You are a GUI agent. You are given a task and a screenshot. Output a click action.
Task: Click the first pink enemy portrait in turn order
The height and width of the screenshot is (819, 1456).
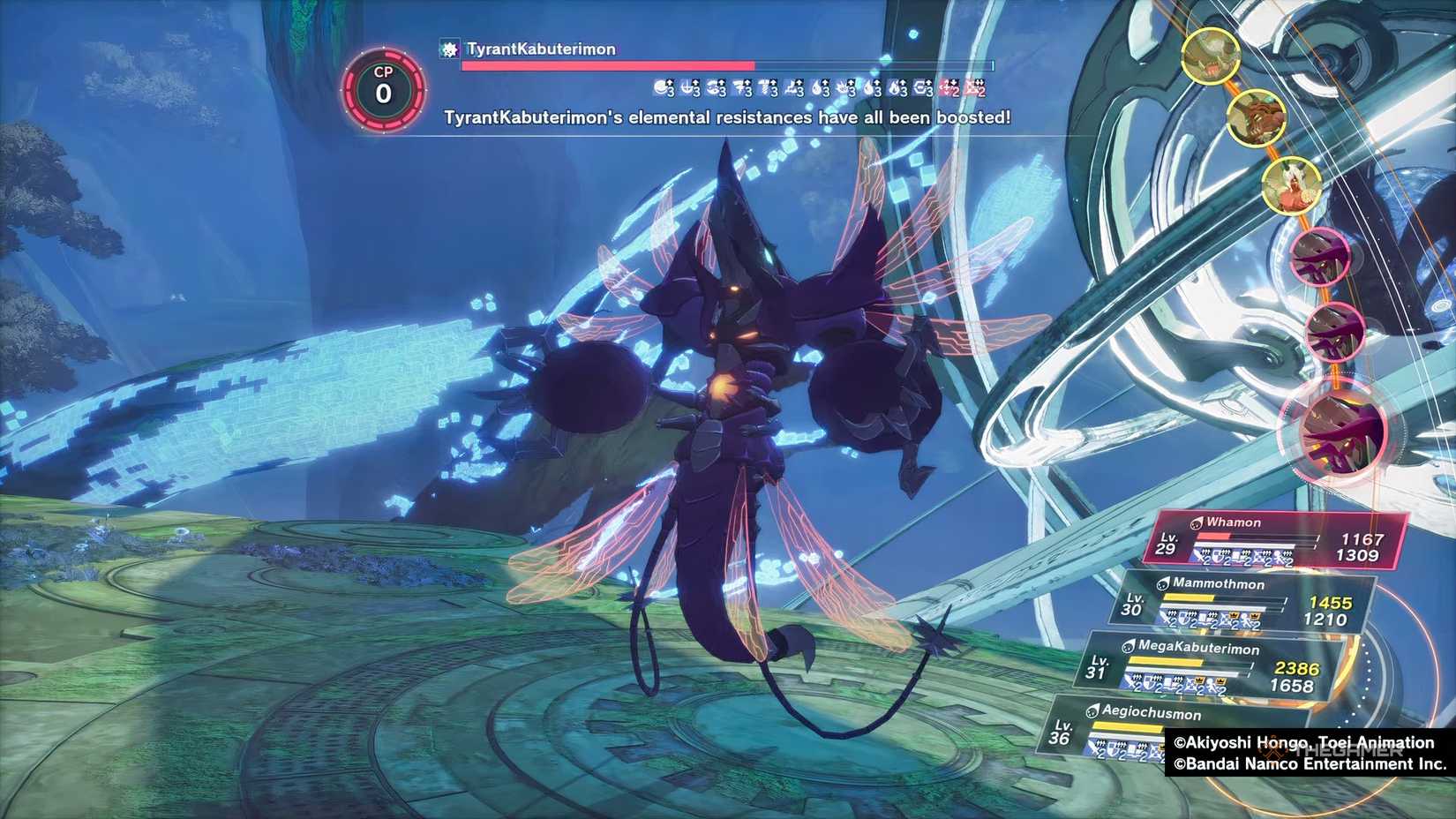(1319, 257)
